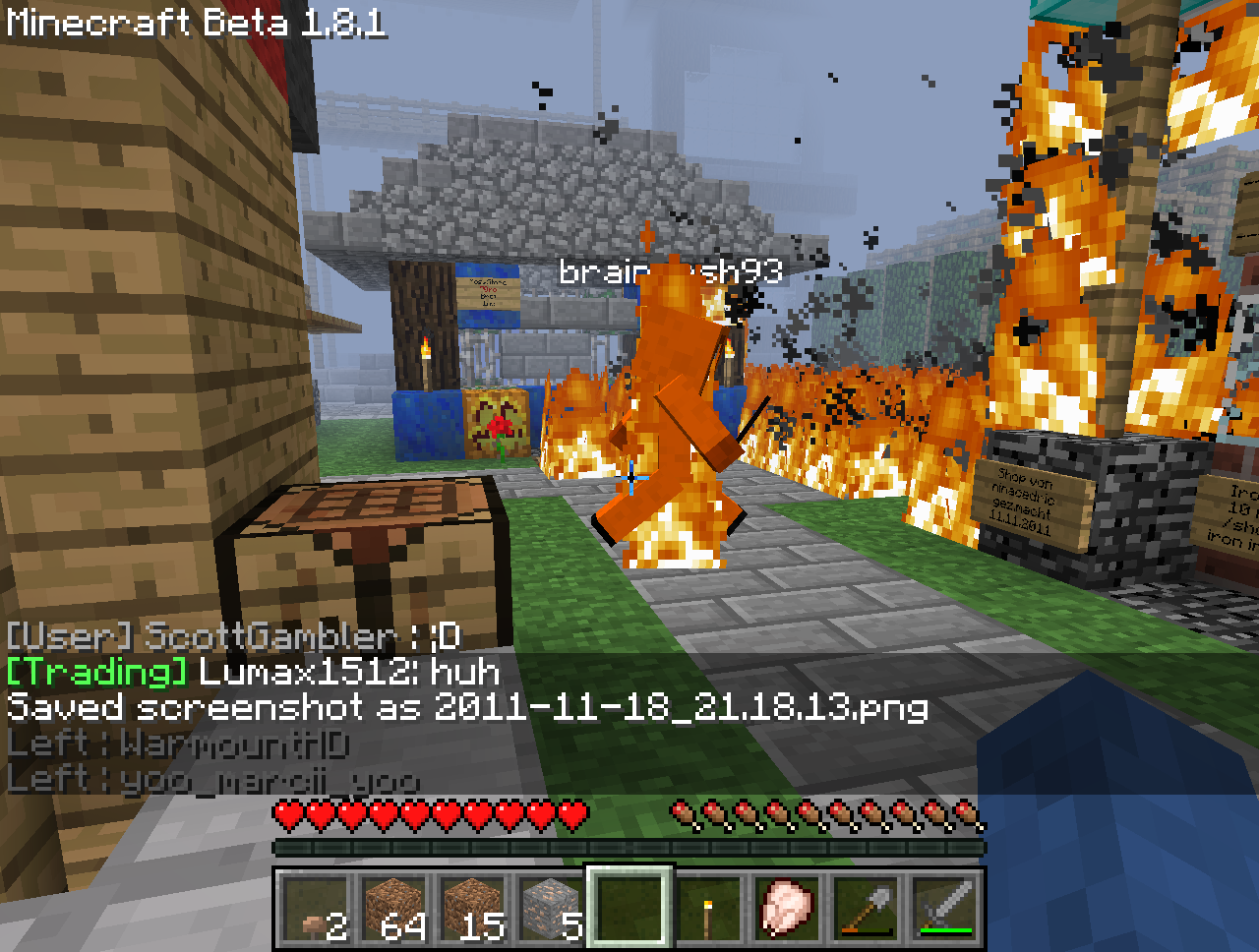Select the gray block stack of 5
The image size is (1259, 952).
(x=551, y=909)
